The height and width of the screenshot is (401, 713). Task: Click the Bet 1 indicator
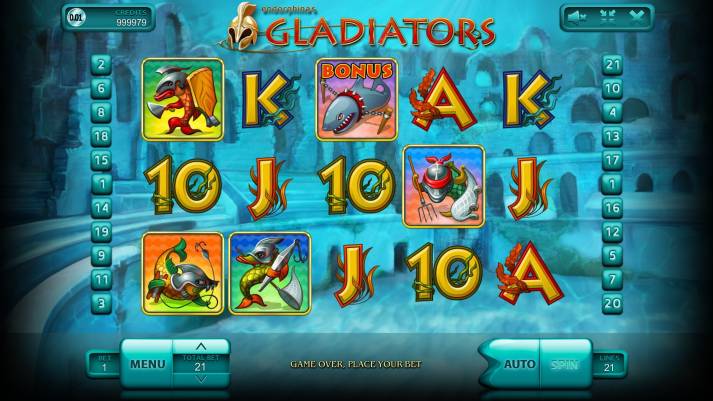click(x=103, y=364)
